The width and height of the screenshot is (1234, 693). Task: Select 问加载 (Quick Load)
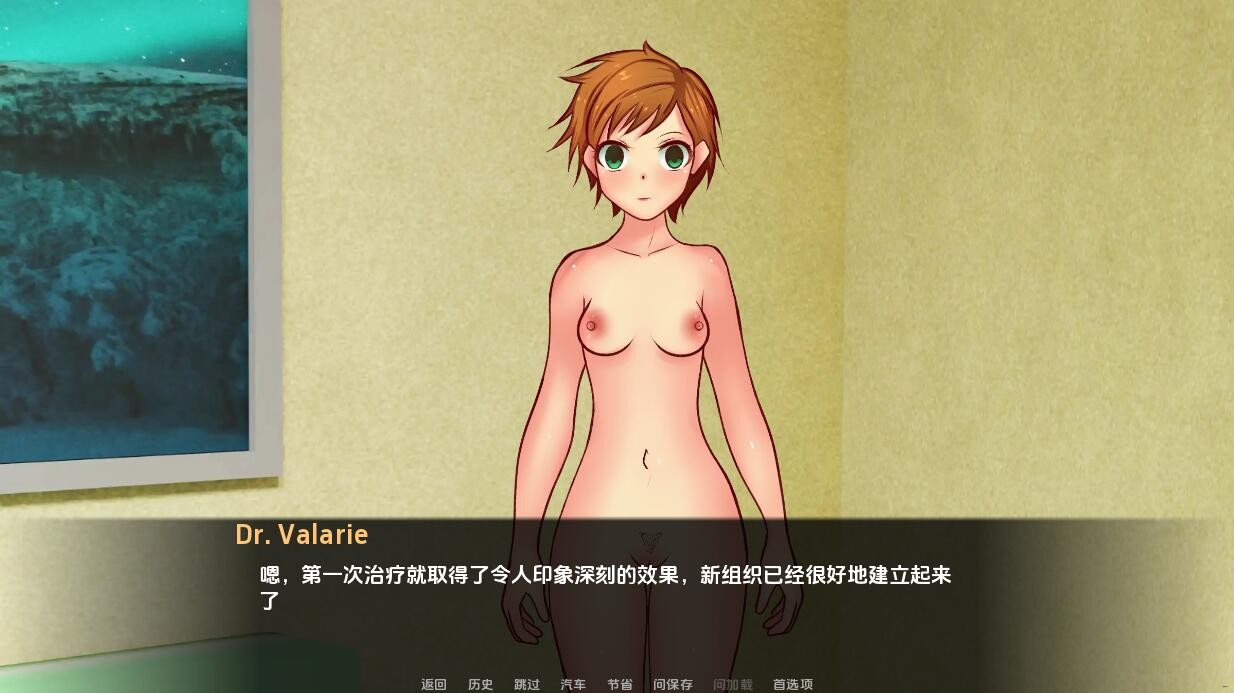click(733, 684)
